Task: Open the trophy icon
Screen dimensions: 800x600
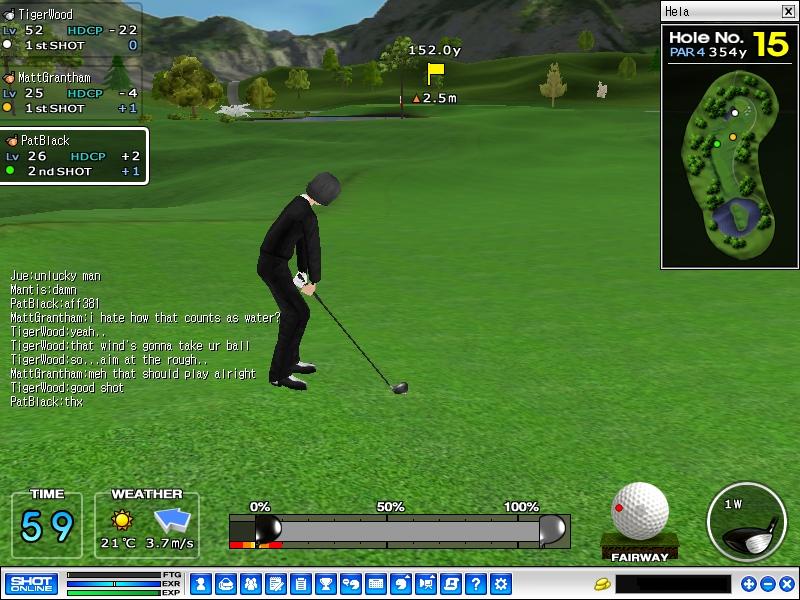Action: tap(325, 584)
